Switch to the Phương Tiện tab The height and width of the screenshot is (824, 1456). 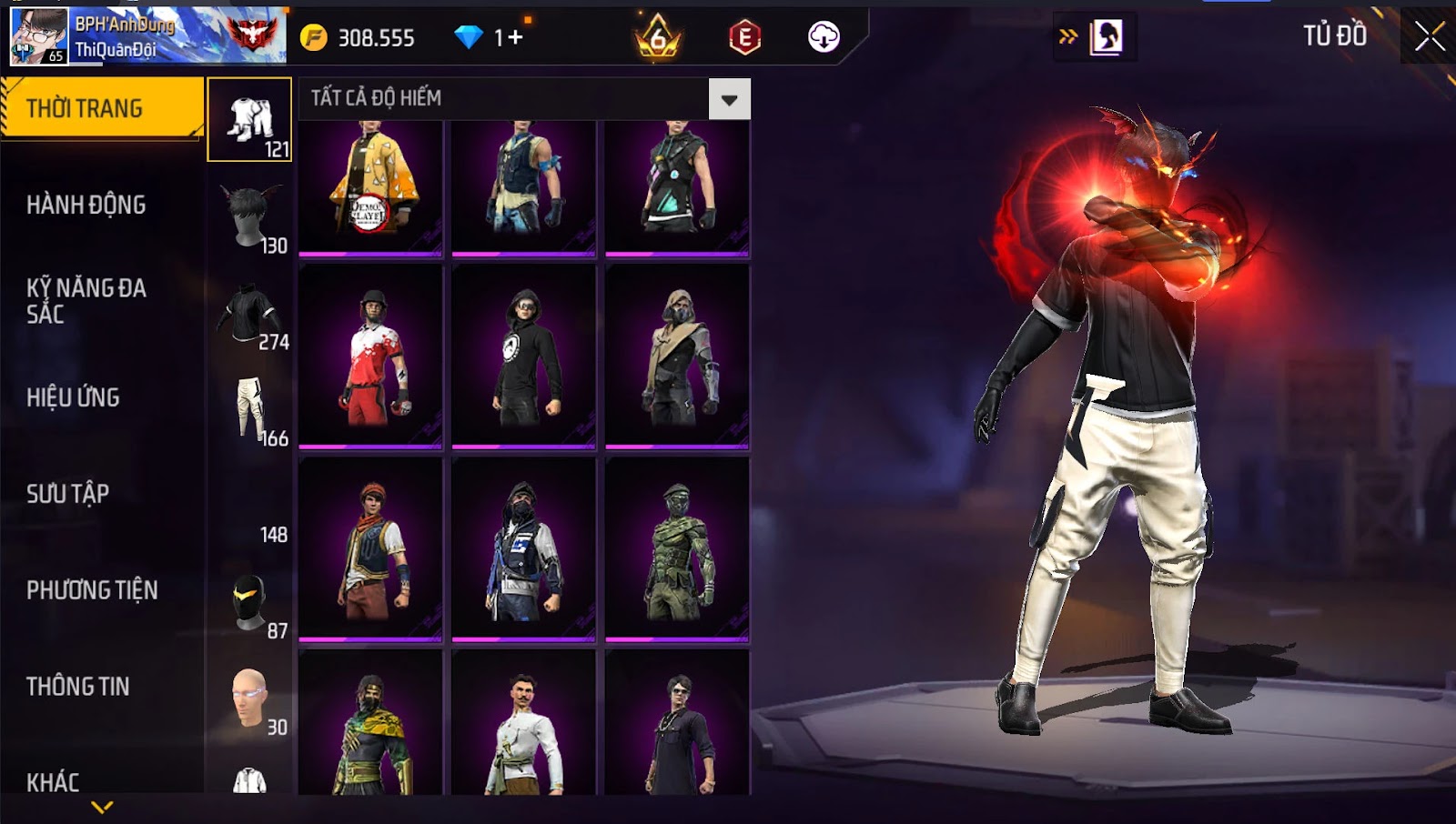(92, 590)
